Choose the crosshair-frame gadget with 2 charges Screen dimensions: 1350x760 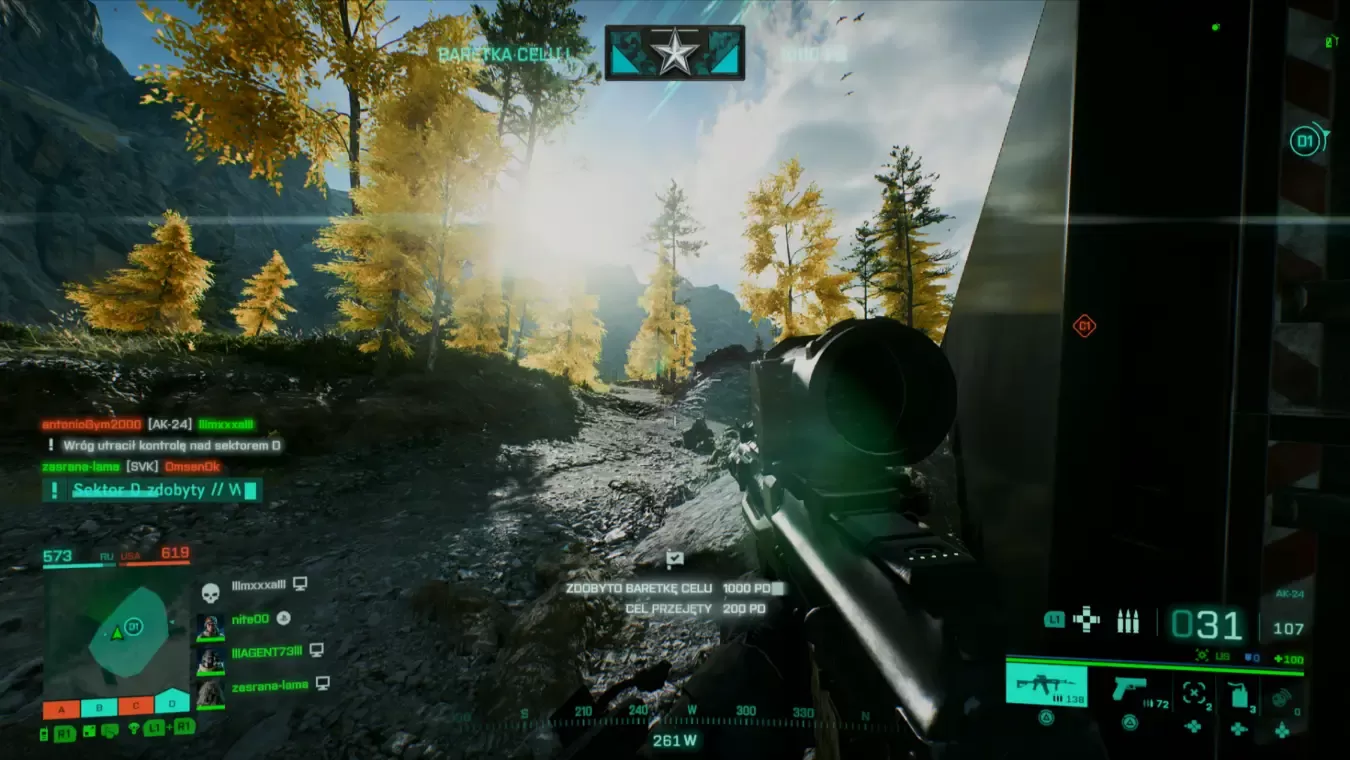(x=1194, y=692)
